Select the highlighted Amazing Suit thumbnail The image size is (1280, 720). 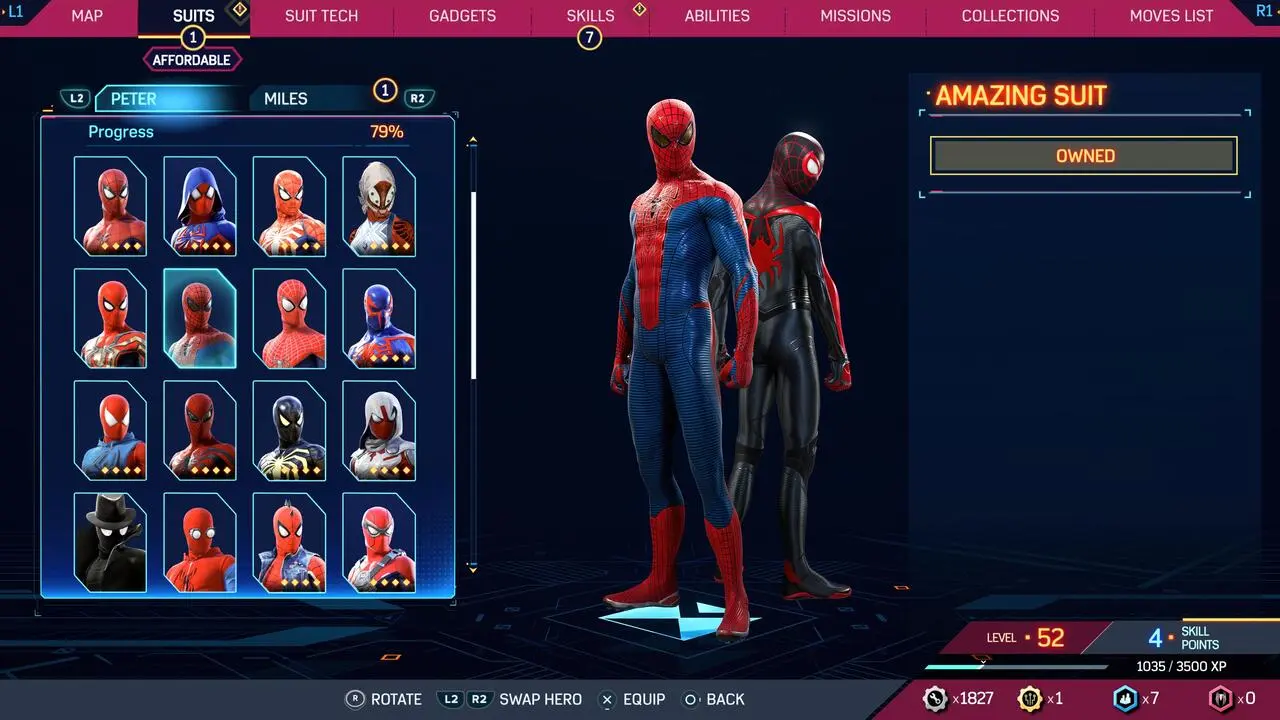[200, 318]
